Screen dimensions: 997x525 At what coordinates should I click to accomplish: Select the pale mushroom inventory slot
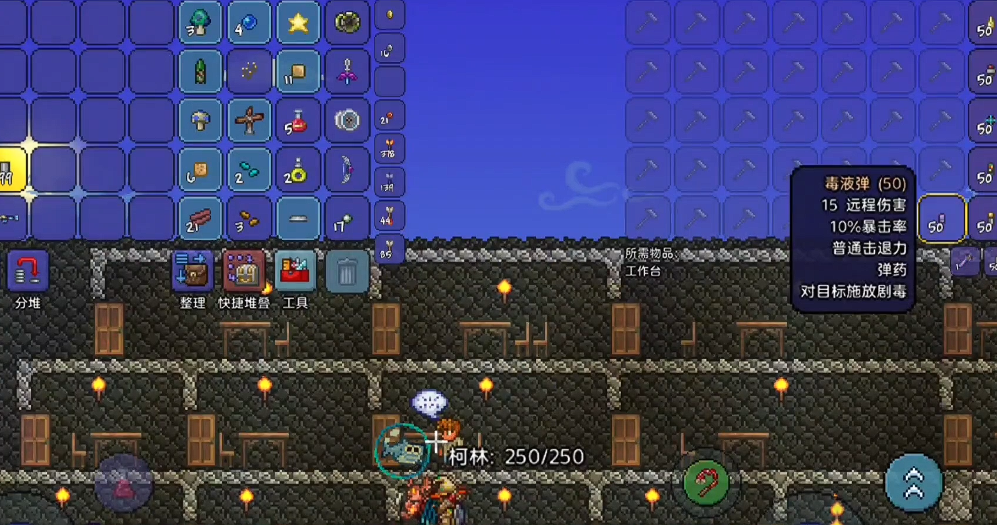200,121
